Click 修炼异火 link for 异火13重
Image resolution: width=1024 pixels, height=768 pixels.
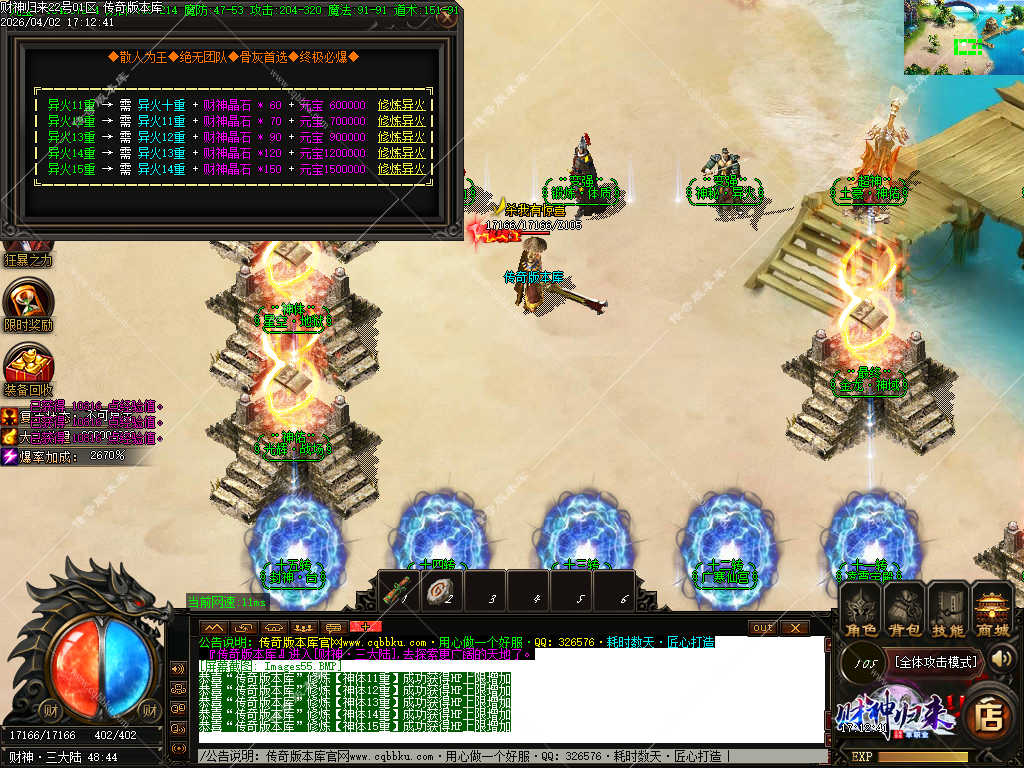402,137
